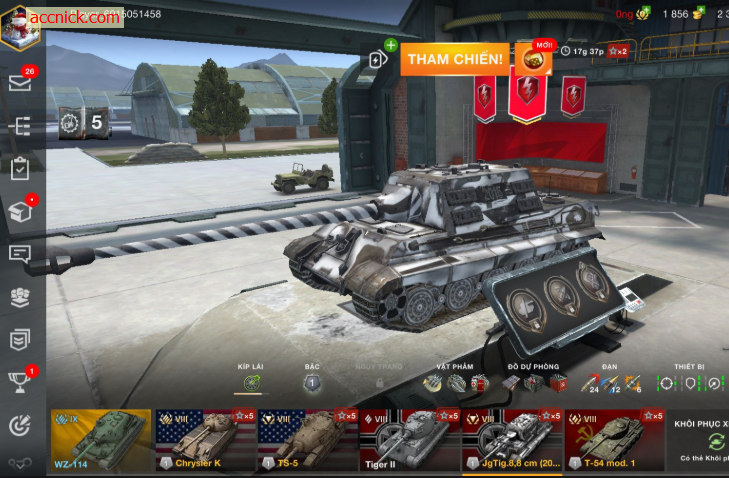
Task: Open the mail inbox with 26 notifications
Action: (x=20, y=83)
